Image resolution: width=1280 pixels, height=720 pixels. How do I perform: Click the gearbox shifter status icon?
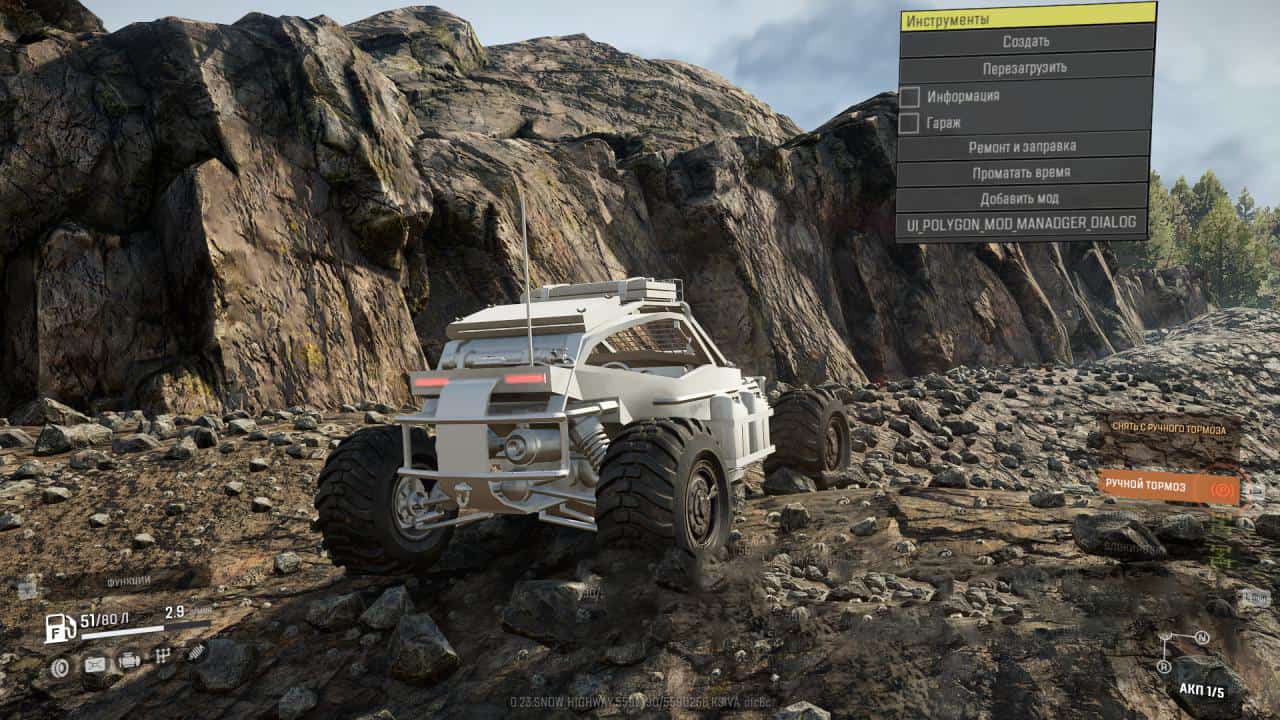tap(163, 656)
